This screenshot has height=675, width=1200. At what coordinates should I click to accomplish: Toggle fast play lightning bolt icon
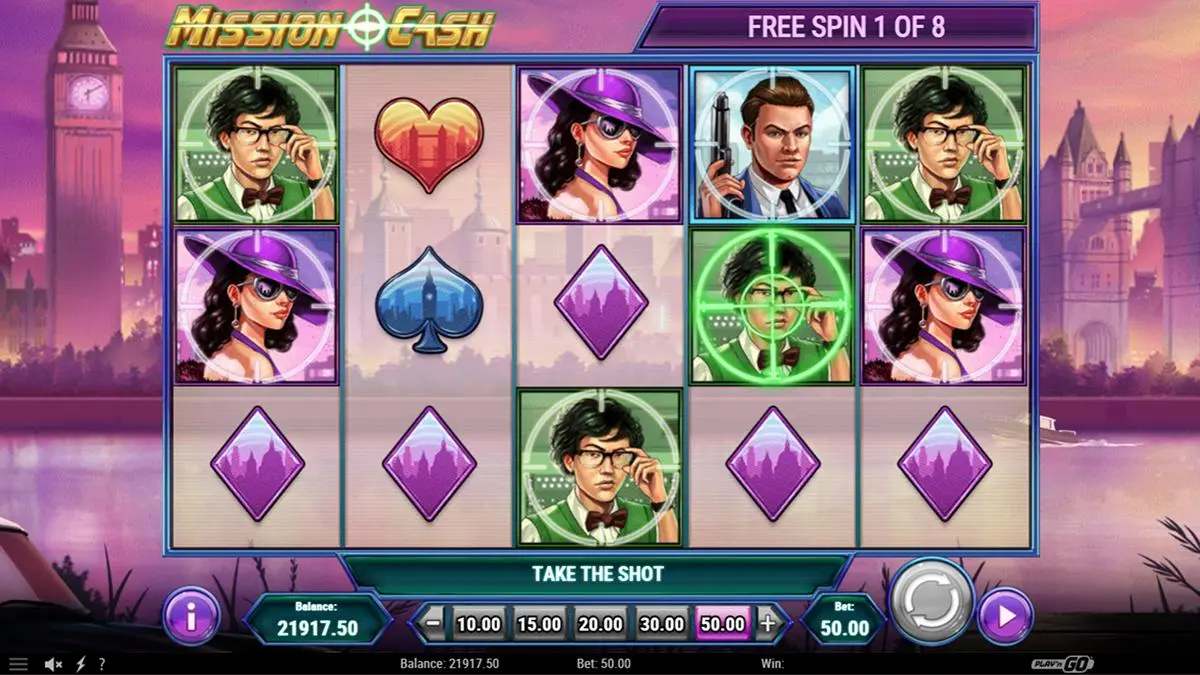(x=81, y=664)
